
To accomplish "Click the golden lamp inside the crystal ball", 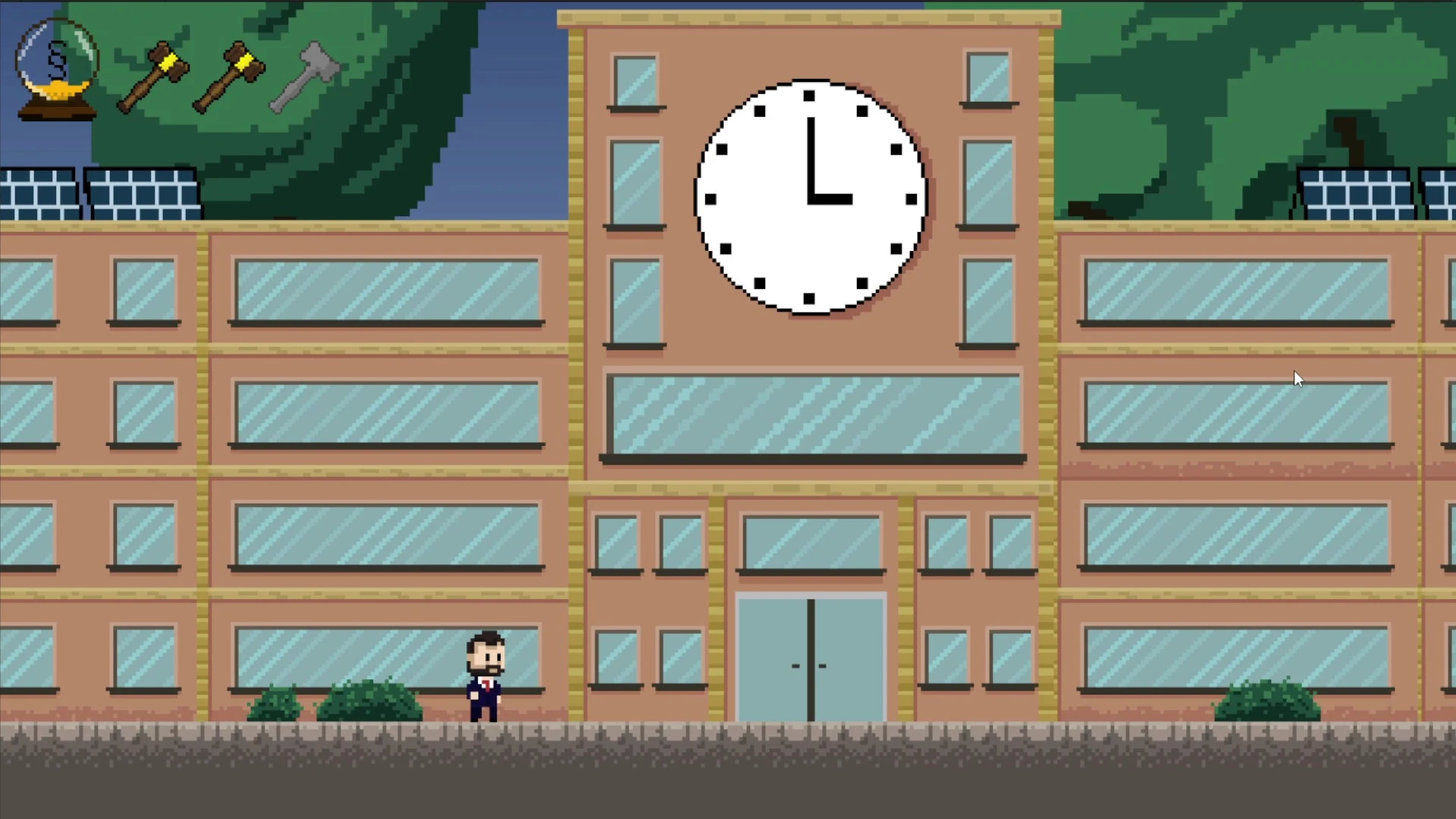I will pyautogui.click(x=59, y=91).
